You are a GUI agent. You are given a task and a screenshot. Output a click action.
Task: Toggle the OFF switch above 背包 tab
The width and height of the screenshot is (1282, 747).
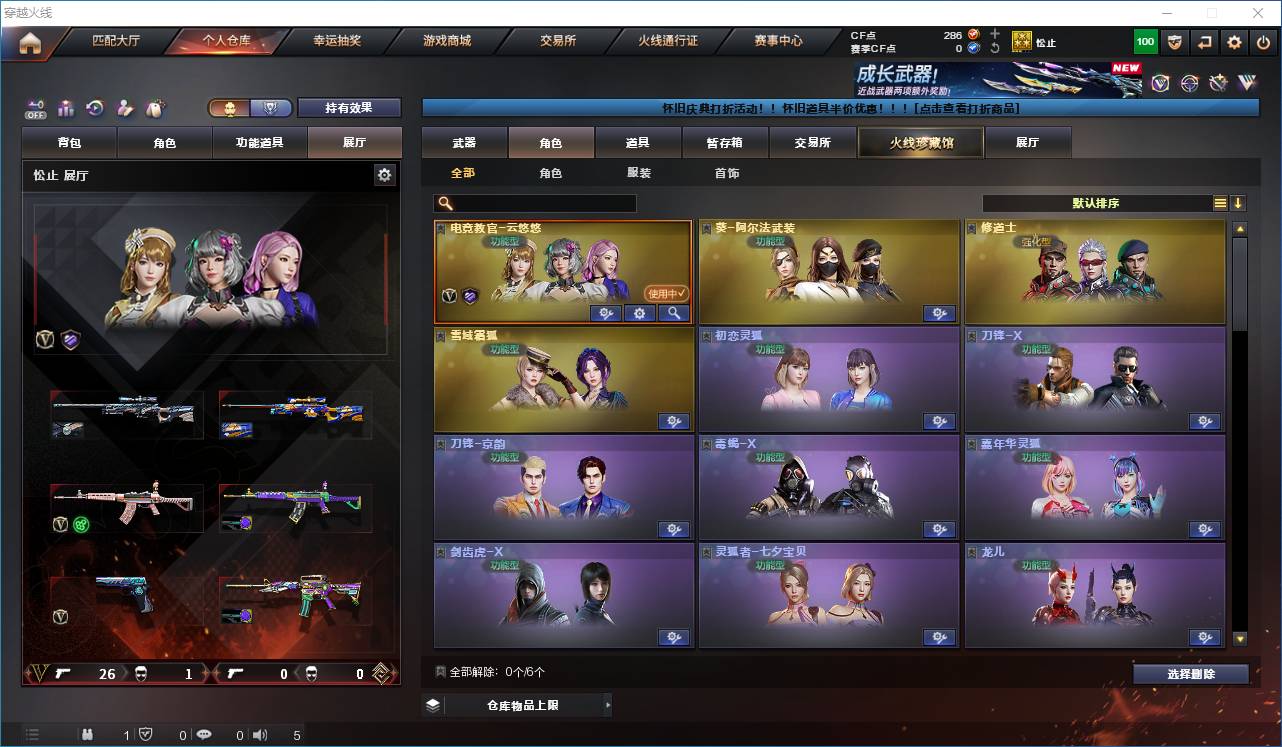(38, 110)
